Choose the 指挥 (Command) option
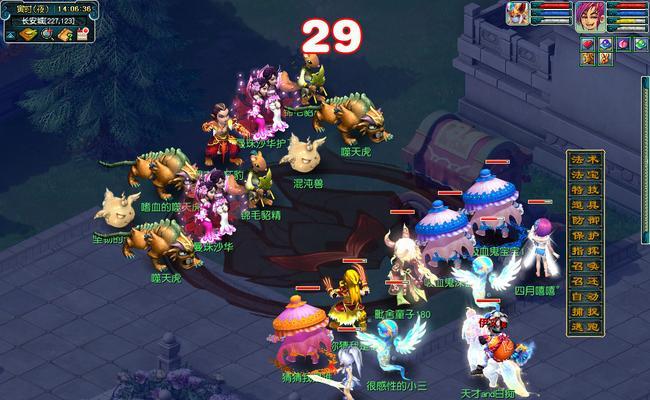 584,249
